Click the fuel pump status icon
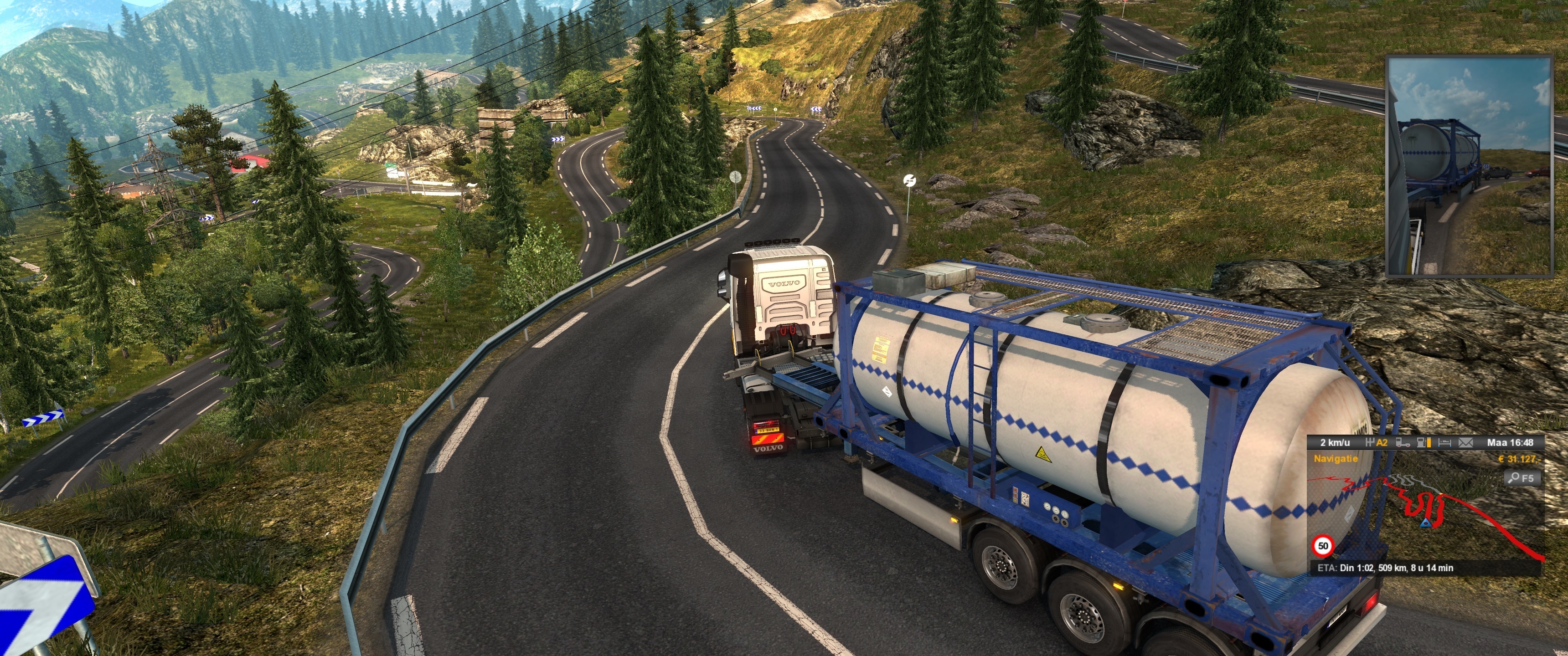This screenshot has width=1568, height=656. (1424, 442)
